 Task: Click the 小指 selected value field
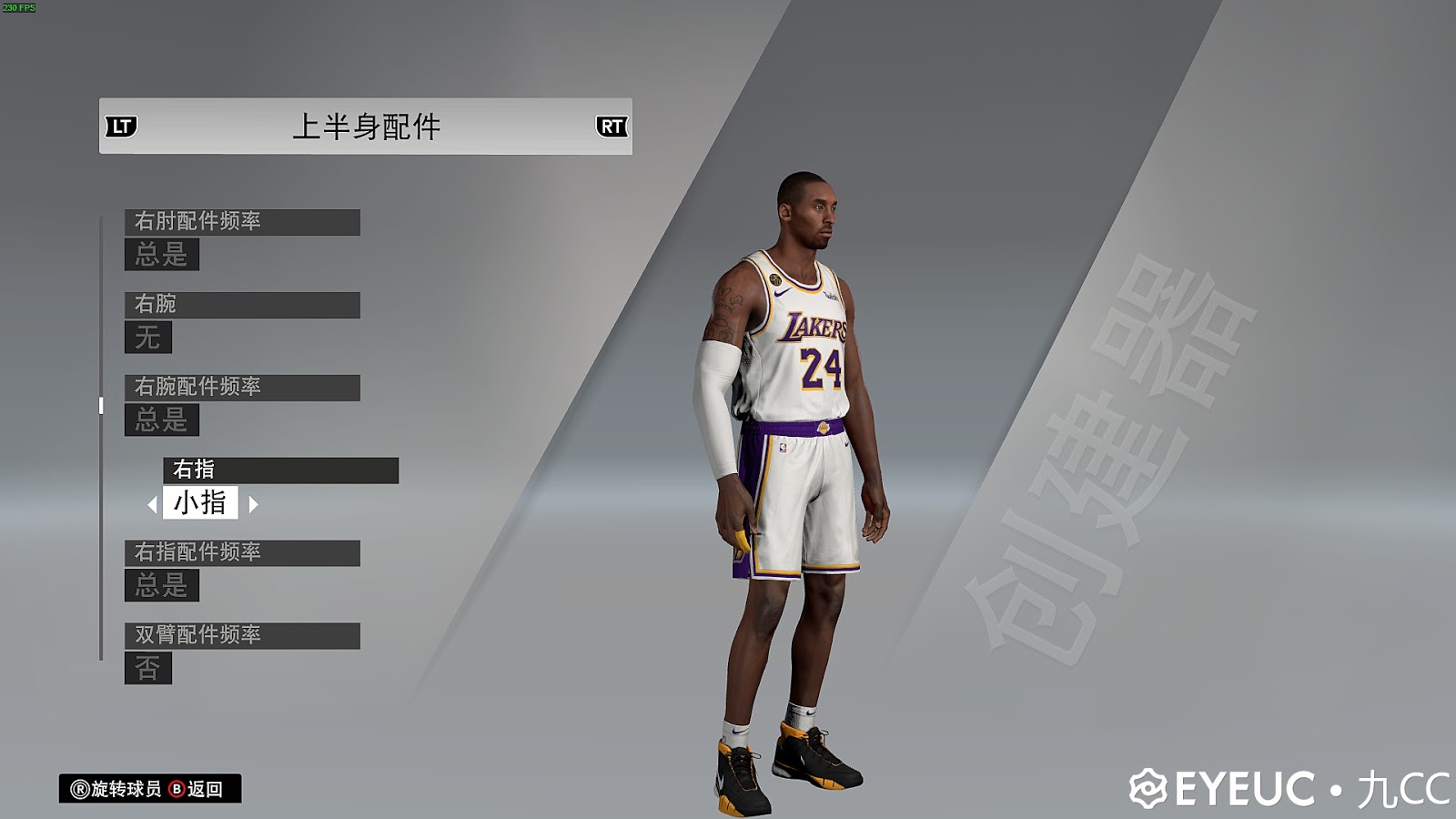pos(203,502)
